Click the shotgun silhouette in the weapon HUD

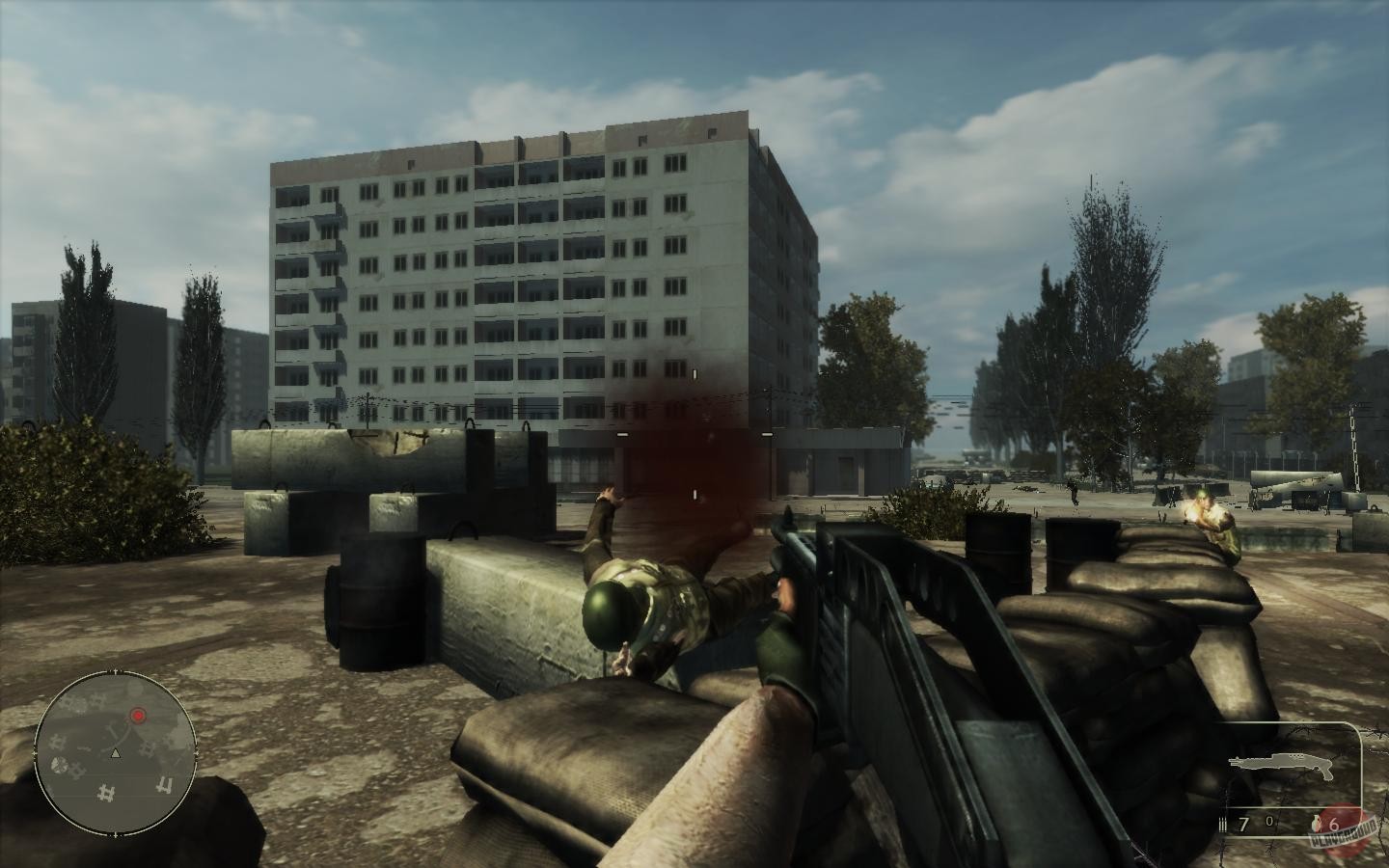pos(1281,762)
